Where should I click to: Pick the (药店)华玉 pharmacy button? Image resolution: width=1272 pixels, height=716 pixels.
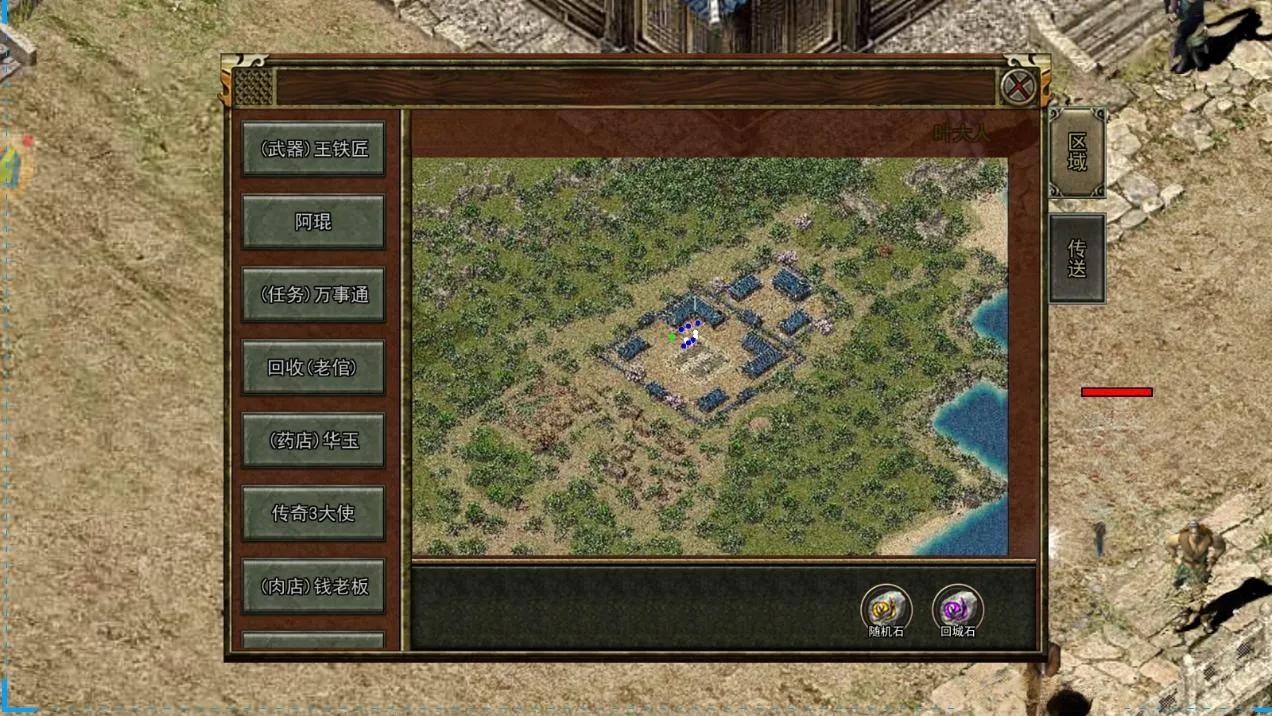313,441
